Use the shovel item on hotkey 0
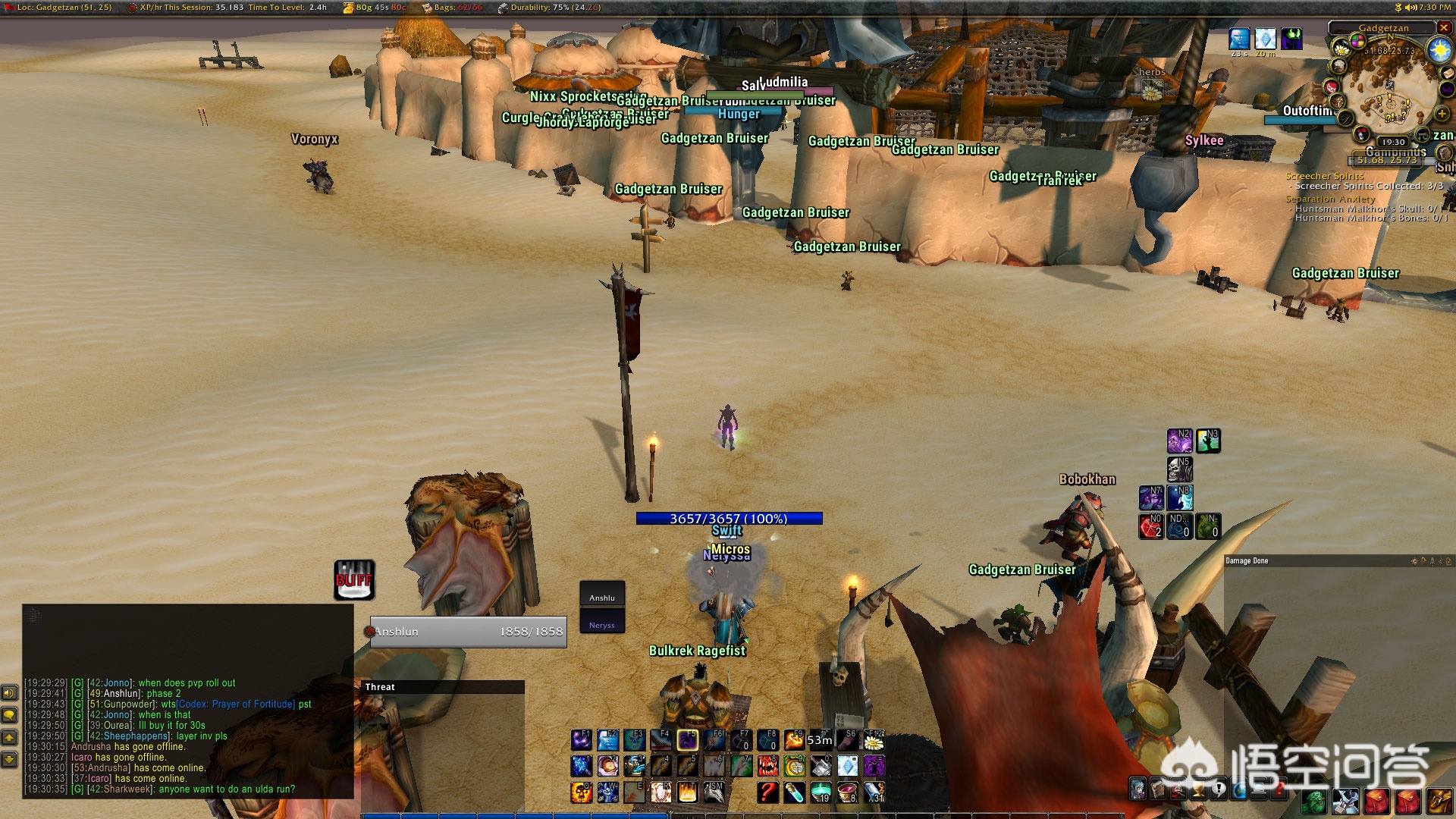The image size is (1456, 819). [x=821, y=766]
